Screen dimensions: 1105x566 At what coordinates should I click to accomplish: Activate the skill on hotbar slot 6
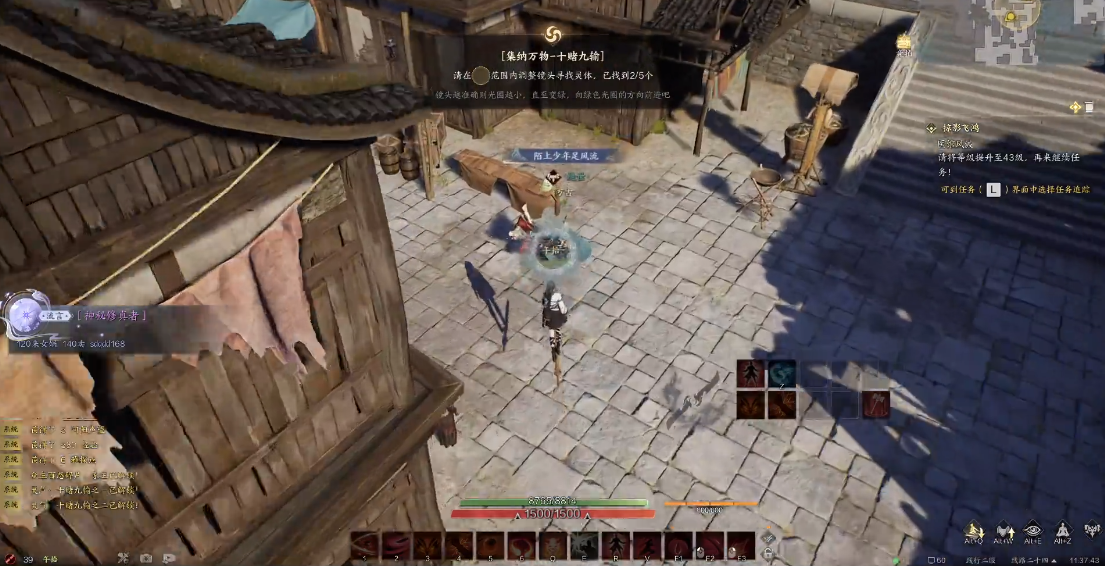tap(521, 546)
